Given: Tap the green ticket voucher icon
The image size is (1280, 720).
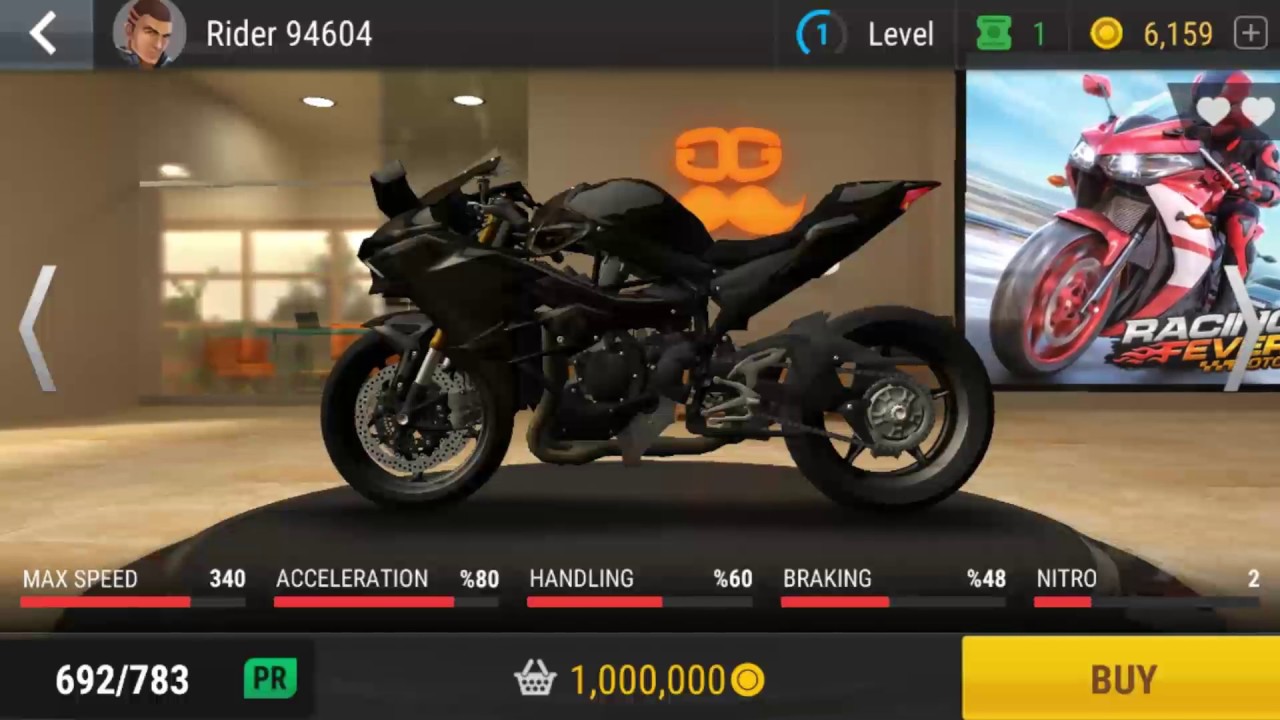Looking at the screenshot, I should [993, 33].
